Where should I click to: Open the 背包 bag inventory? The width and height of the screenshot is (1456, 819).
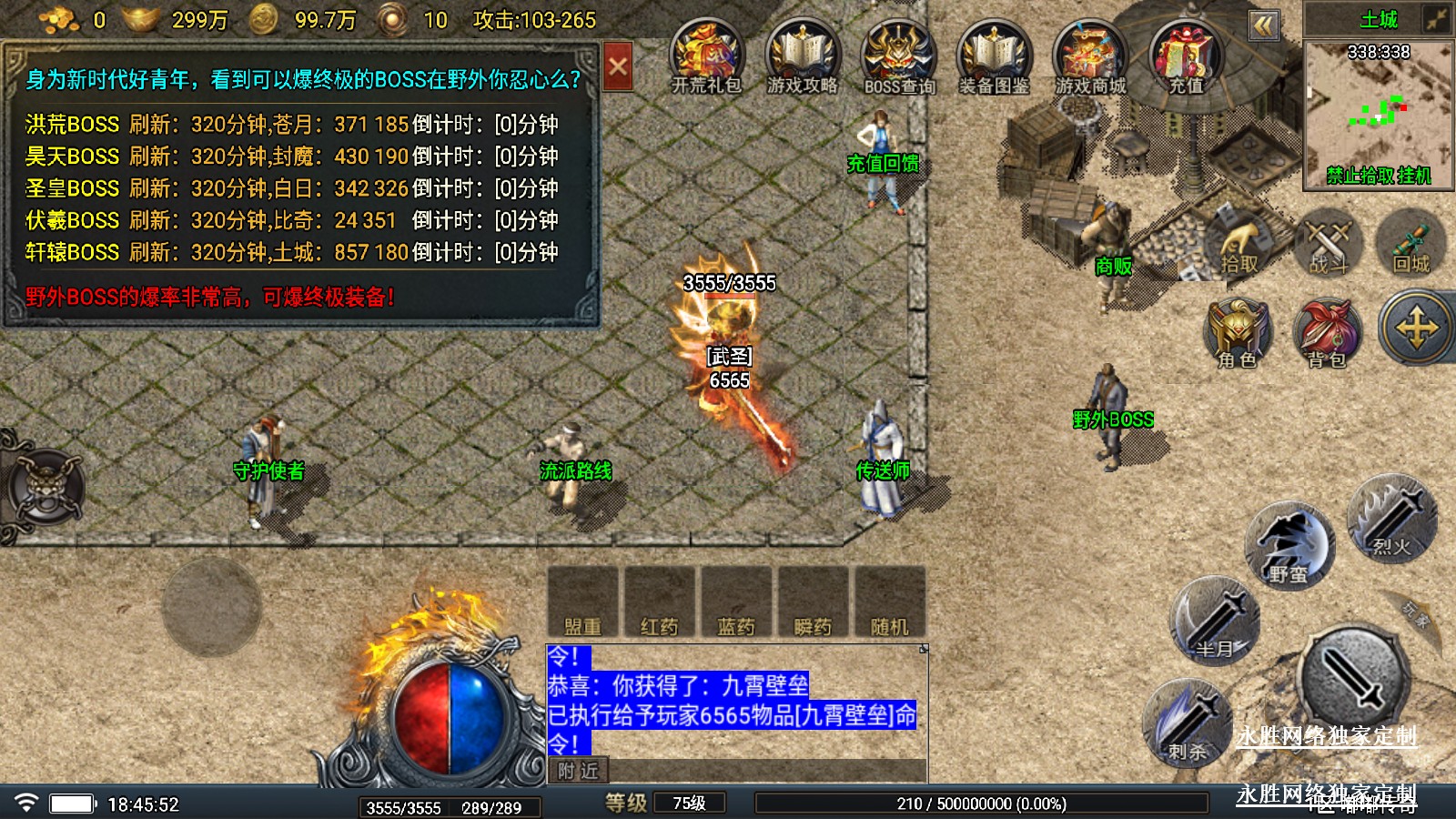[x=1327, y=333]
